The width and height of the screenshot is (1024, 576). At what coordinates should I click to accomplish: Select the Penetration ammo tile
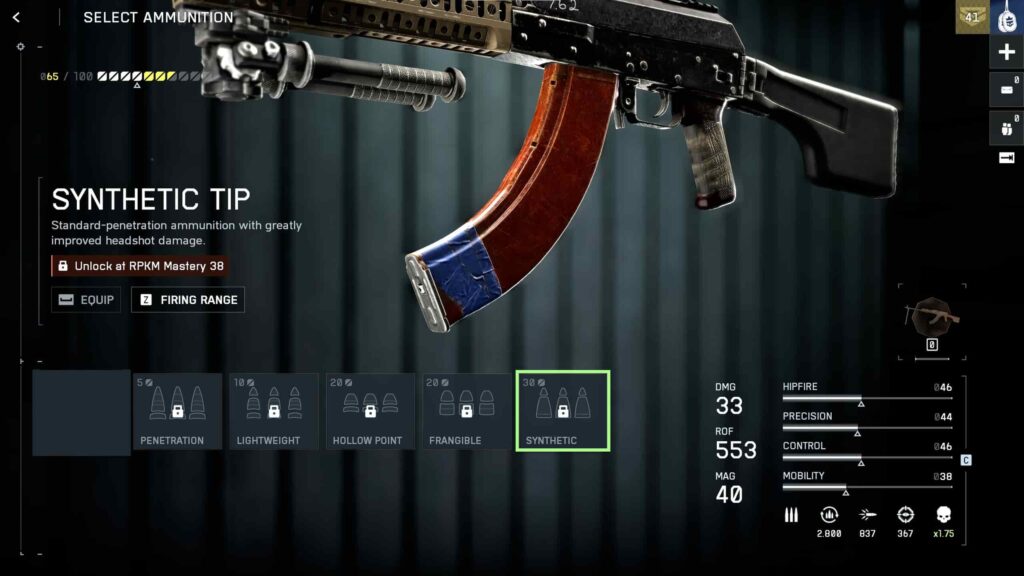tap(177, 411)
